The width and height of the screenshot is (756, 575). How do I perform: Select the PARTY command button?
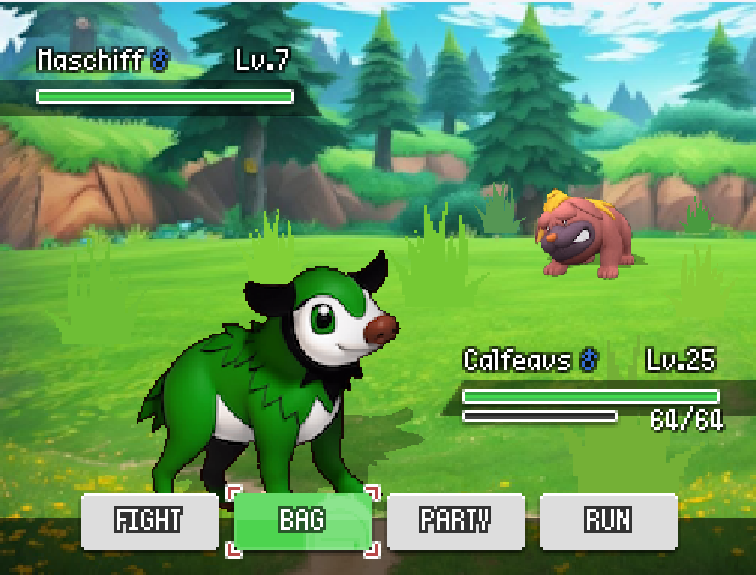click(x=455, y=521)
